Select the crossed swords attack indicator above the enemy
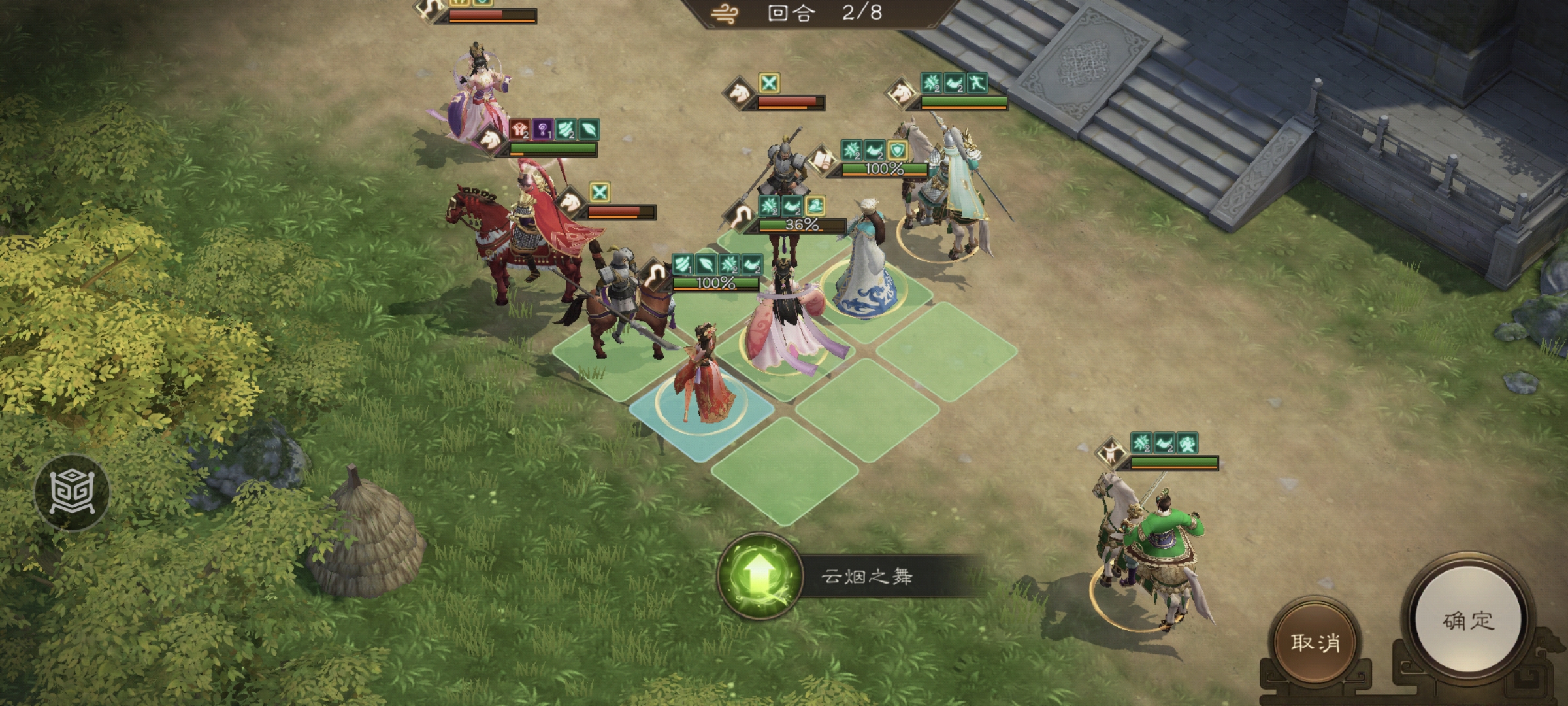This screenshot has height=706, width=1568. click(771, 84)
